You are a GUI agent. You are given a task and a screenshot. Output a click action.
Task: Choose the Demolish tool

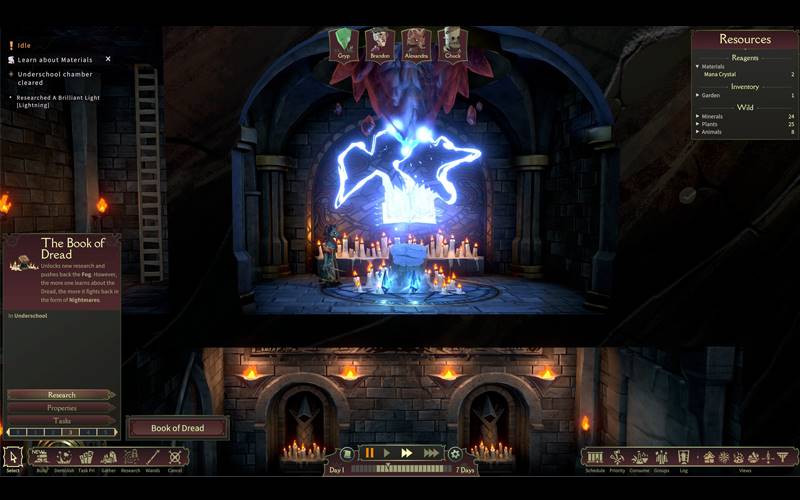pos(64,458)
